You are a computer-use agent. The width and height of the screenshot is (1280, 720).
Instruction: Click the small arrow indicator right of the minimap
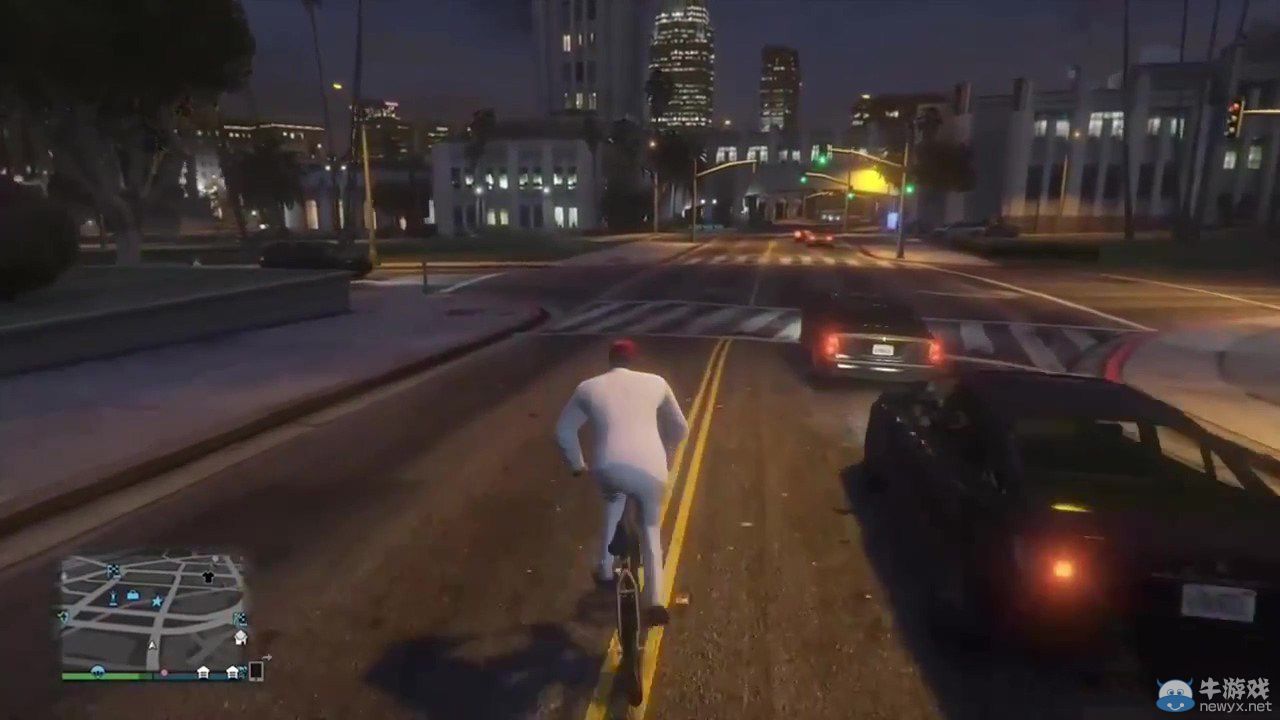click(266, 658)
